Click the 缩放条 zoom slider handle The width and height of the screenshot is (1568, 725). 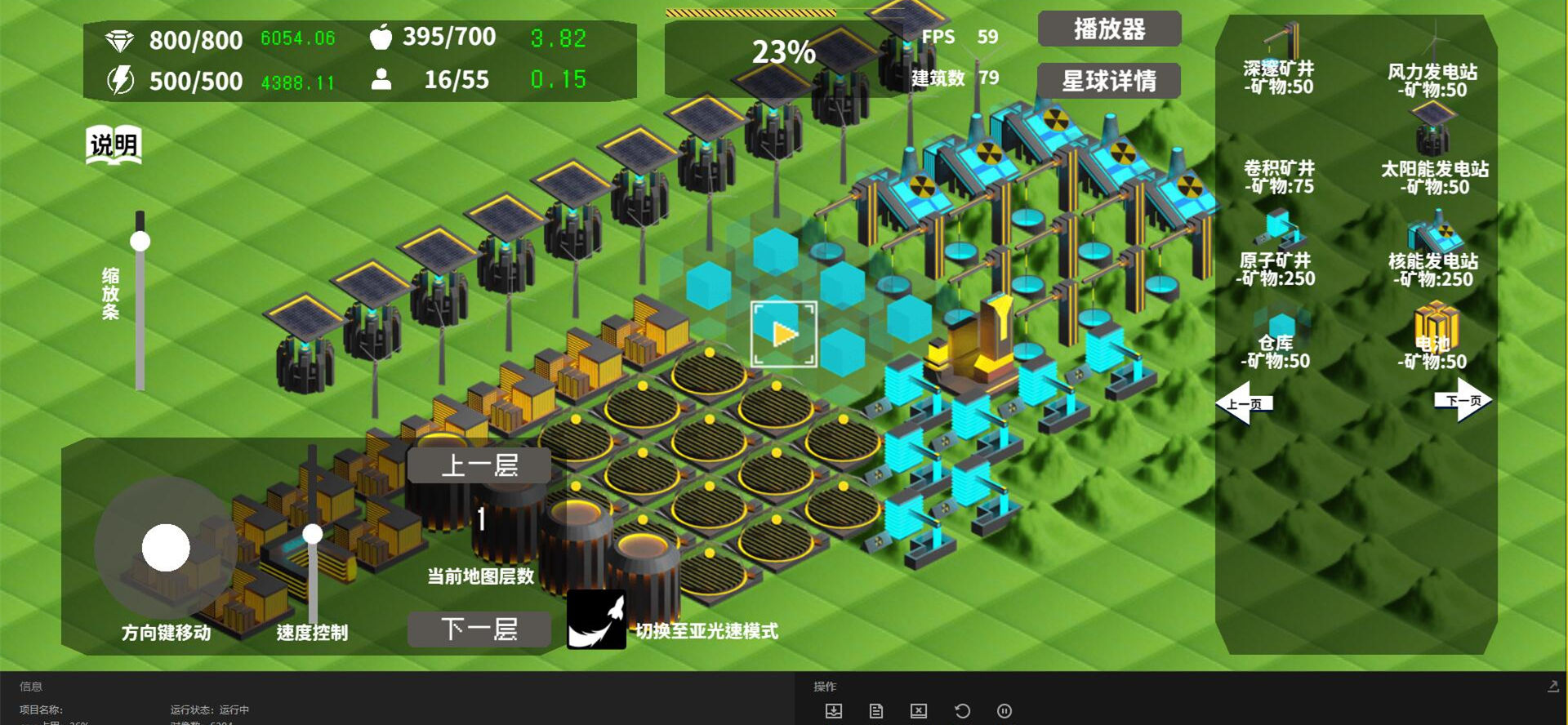point(140,242)
